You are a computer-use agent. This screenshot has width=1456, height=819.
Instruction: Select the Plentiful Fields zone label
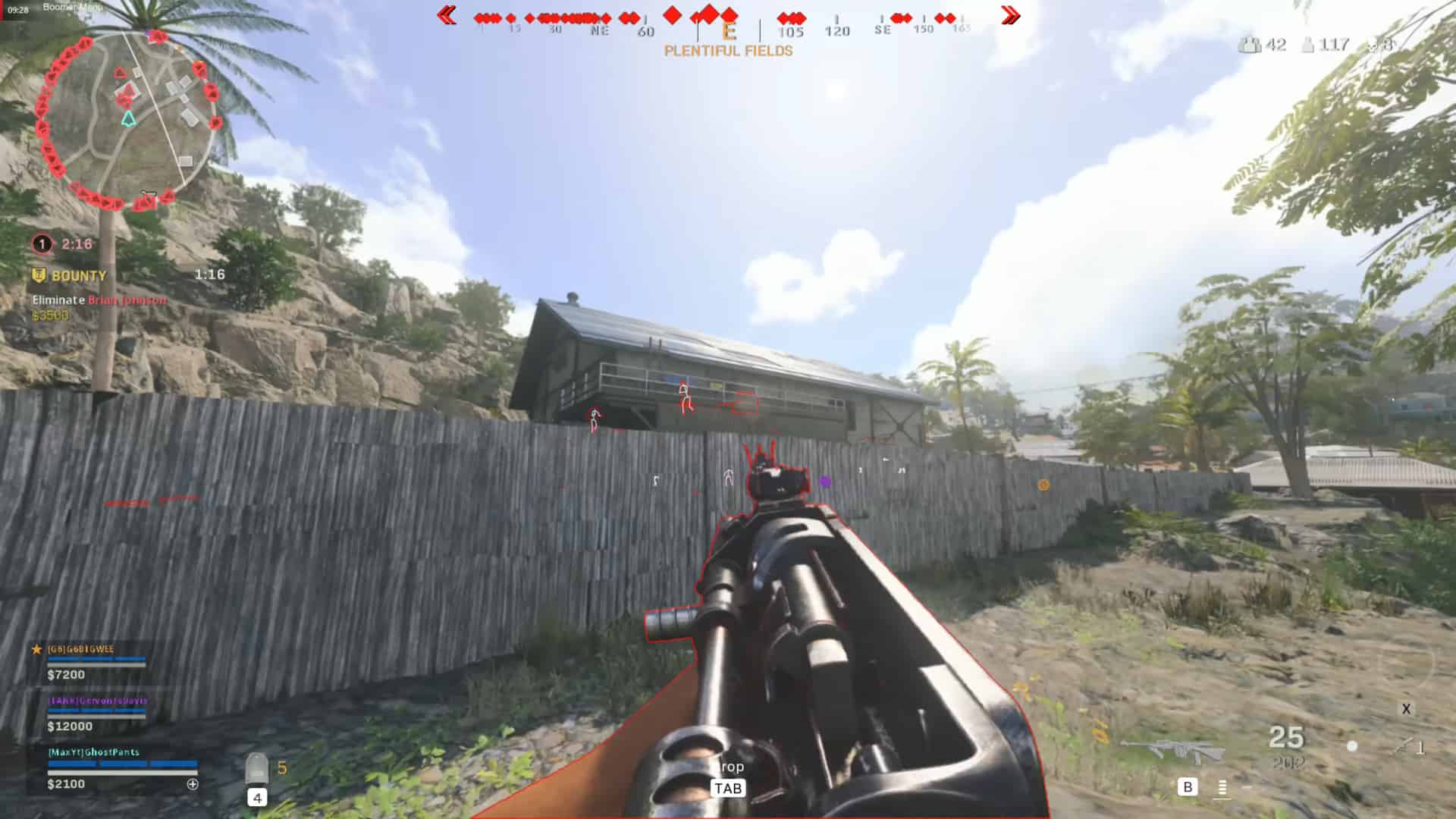coord(729,51)
